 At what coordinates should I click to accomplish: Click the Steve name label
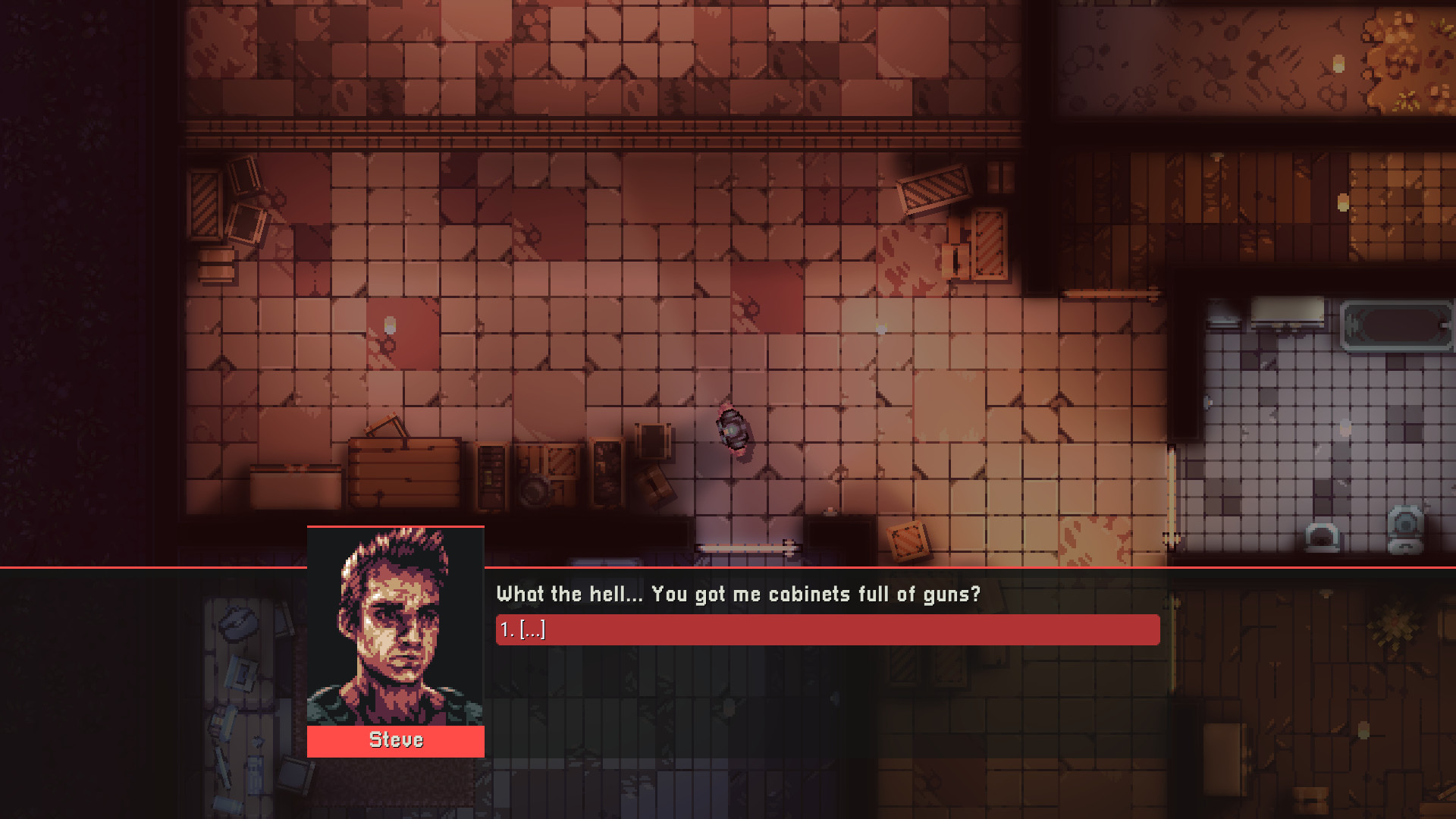(x=394, y=740)
